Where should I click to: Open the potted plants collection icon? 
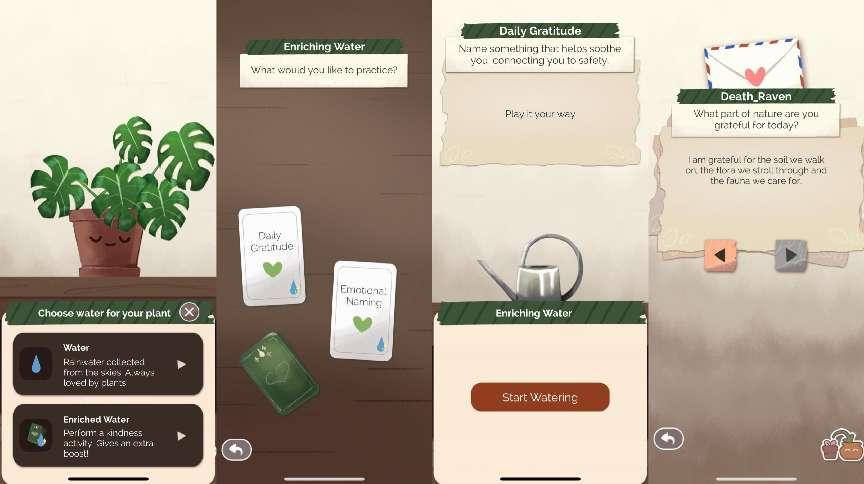pyautogui.click(x=841, y=446)
